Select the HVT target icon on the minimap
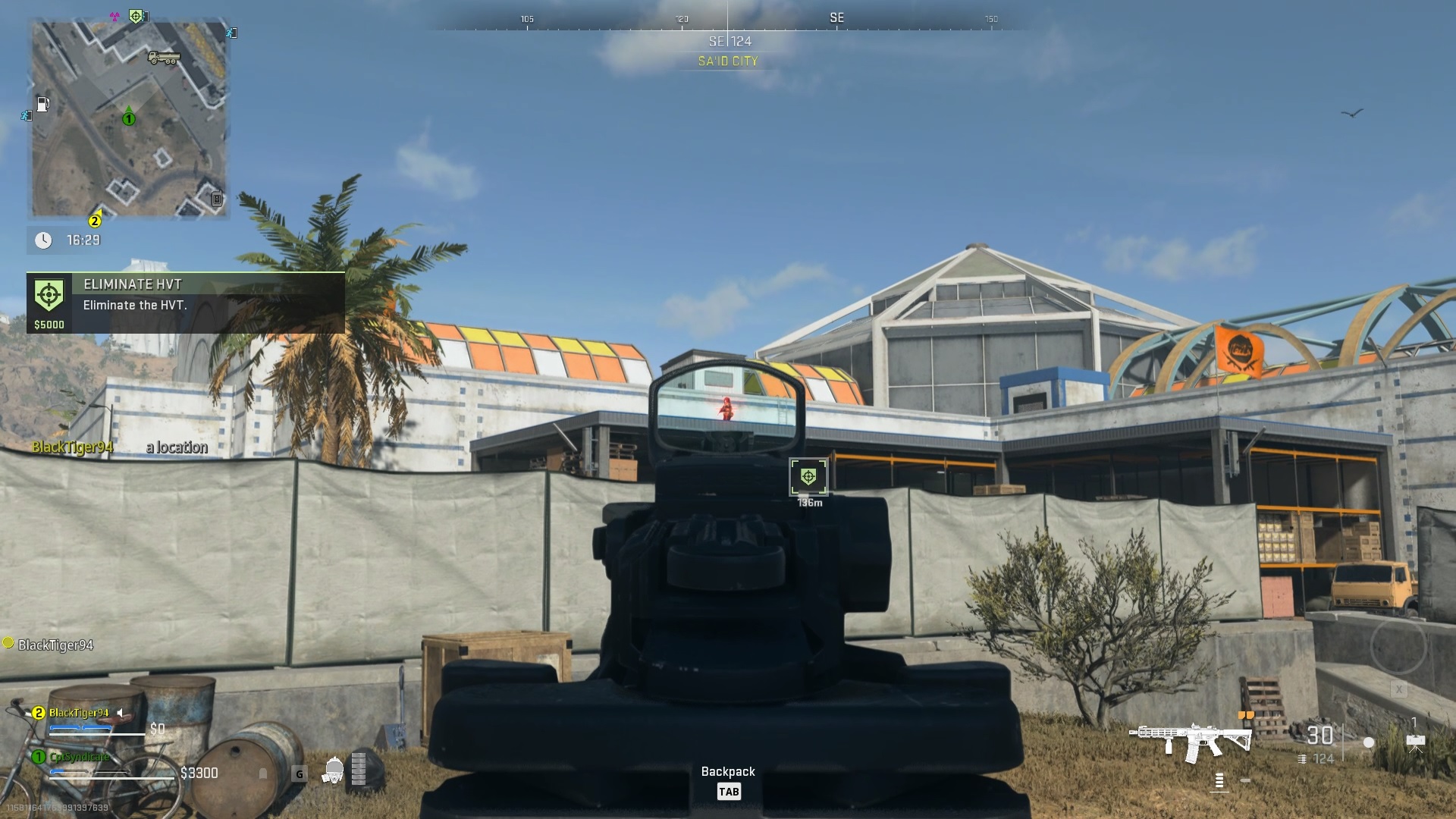The height and width of the screenshot is (819, 1456). point(136,16)
